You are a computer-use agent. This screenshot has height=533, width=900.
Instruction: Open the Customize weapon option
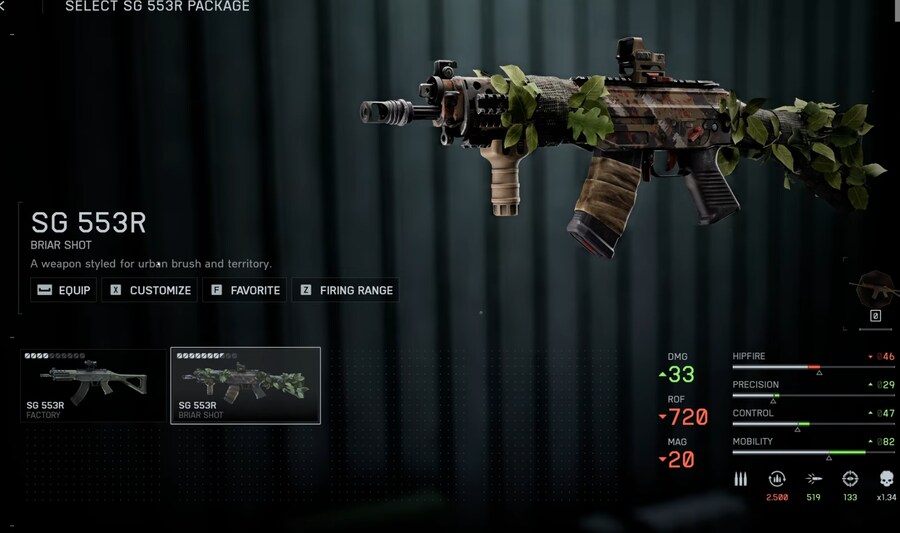click(x=150, y=290)
